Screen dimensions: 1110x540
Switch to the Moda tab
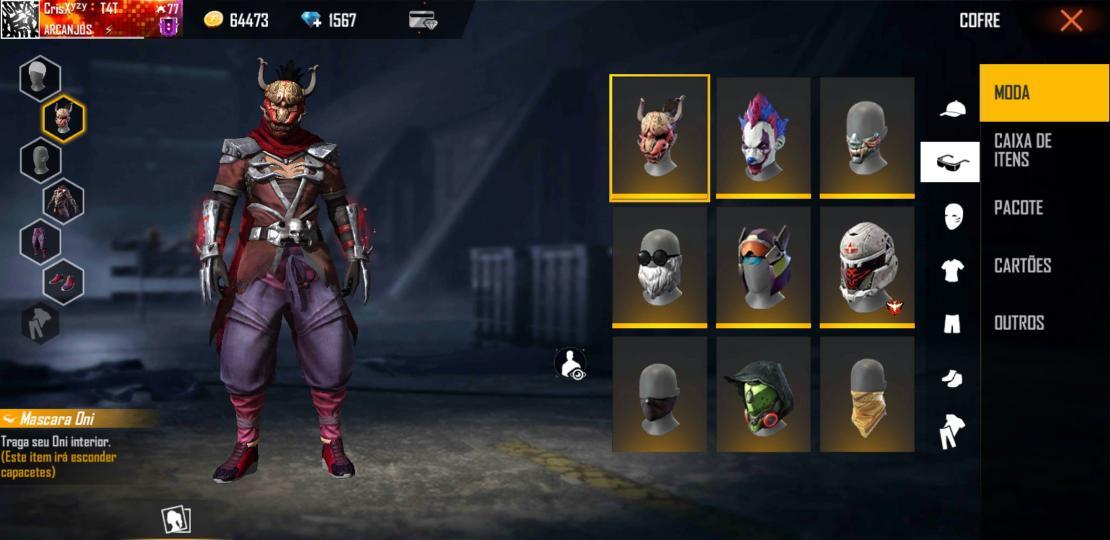(x=1044, y=93)
